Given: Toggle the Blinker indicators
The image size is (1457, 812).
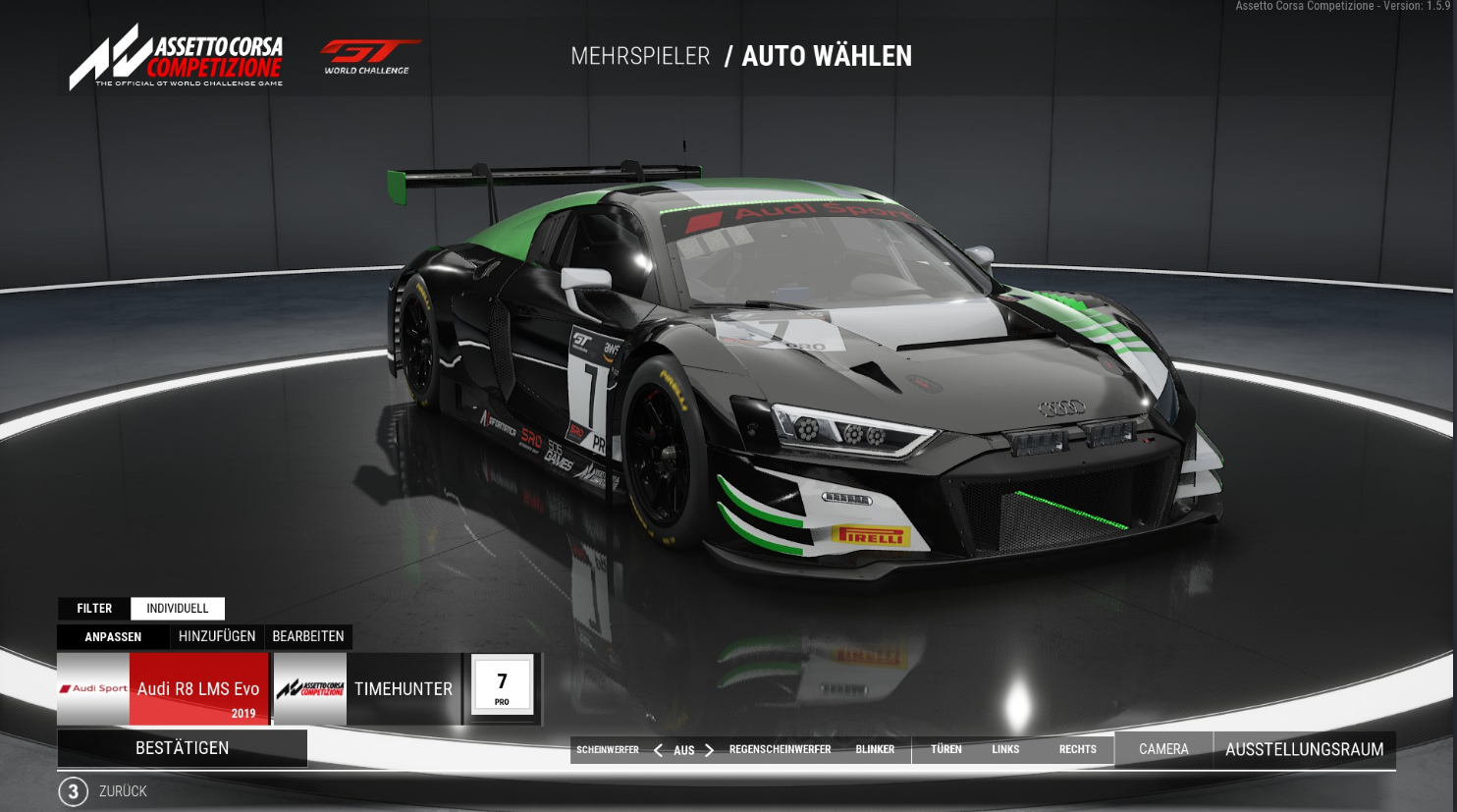Looking at the screenshot, I should [x=875, y=750].
